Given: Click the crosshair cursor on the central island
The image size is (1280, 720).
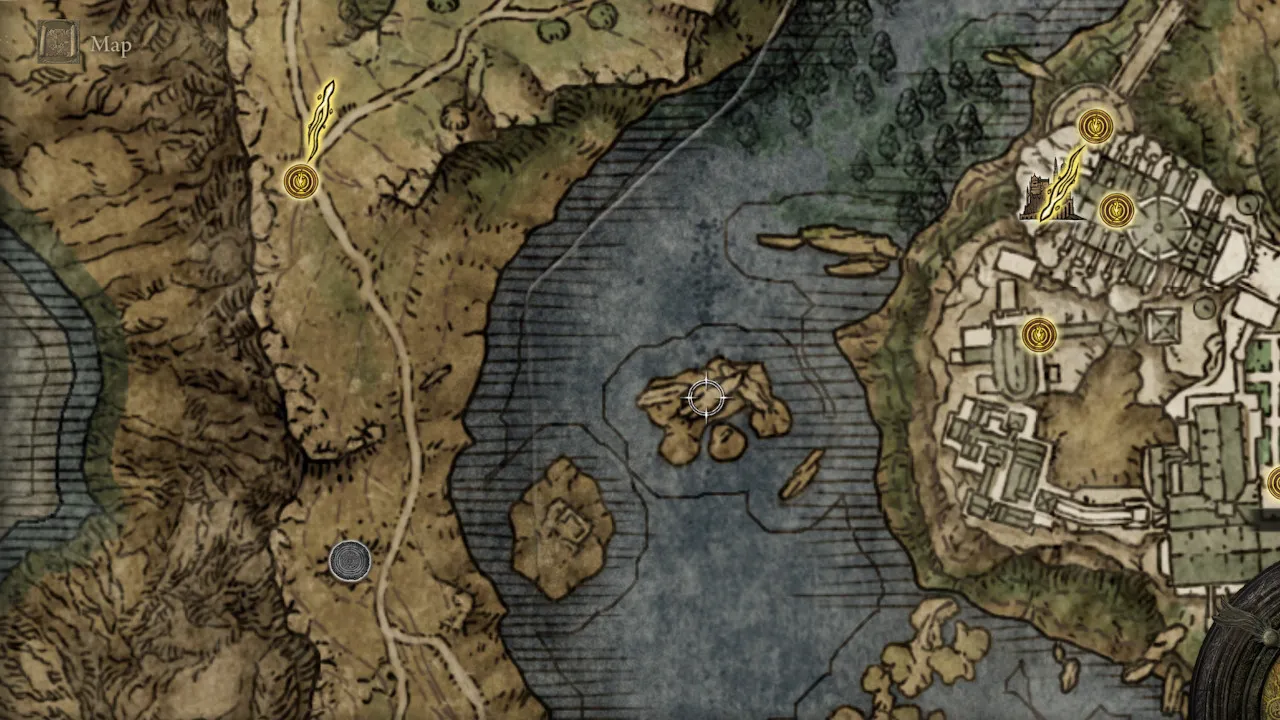Looking at the screenshot, I should 708,398.
